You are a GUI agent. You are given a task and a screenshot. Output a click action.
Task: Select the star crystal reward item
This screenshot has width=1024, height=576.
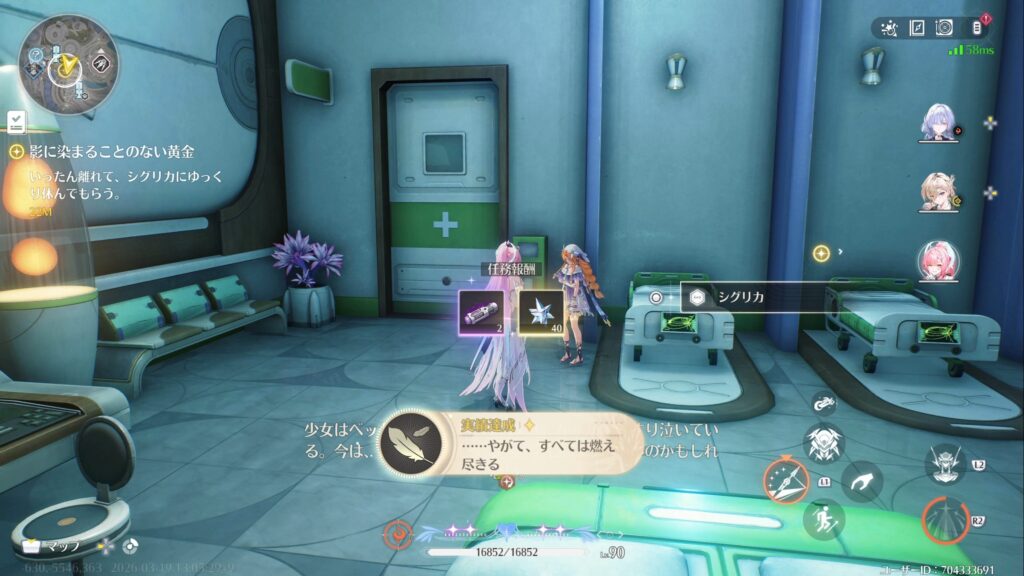point(539,311)
